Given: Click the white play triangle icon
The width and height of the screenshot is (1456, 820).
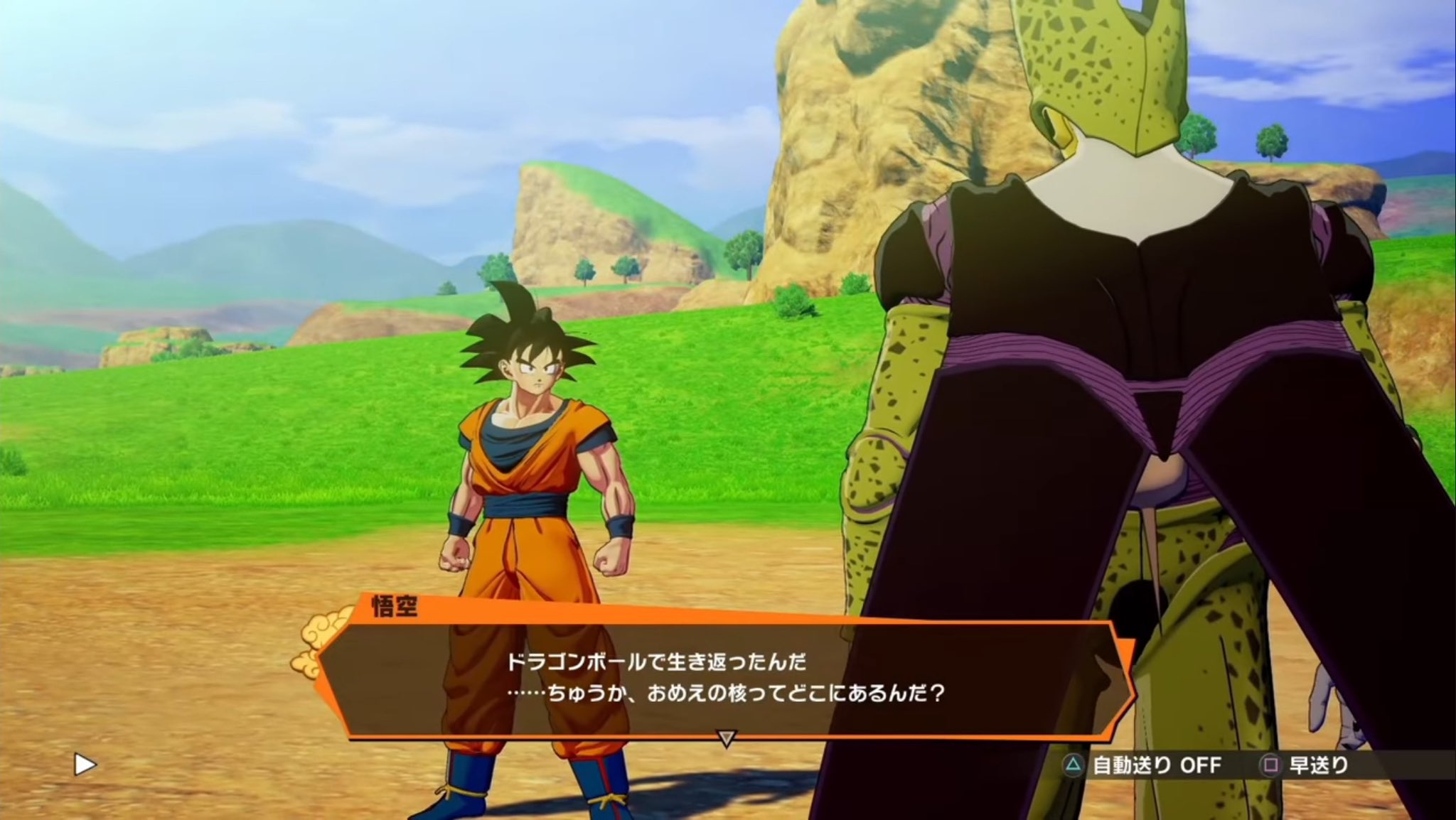Looking at the screenshot, I should pyautogui.click(x=85, y=765).
